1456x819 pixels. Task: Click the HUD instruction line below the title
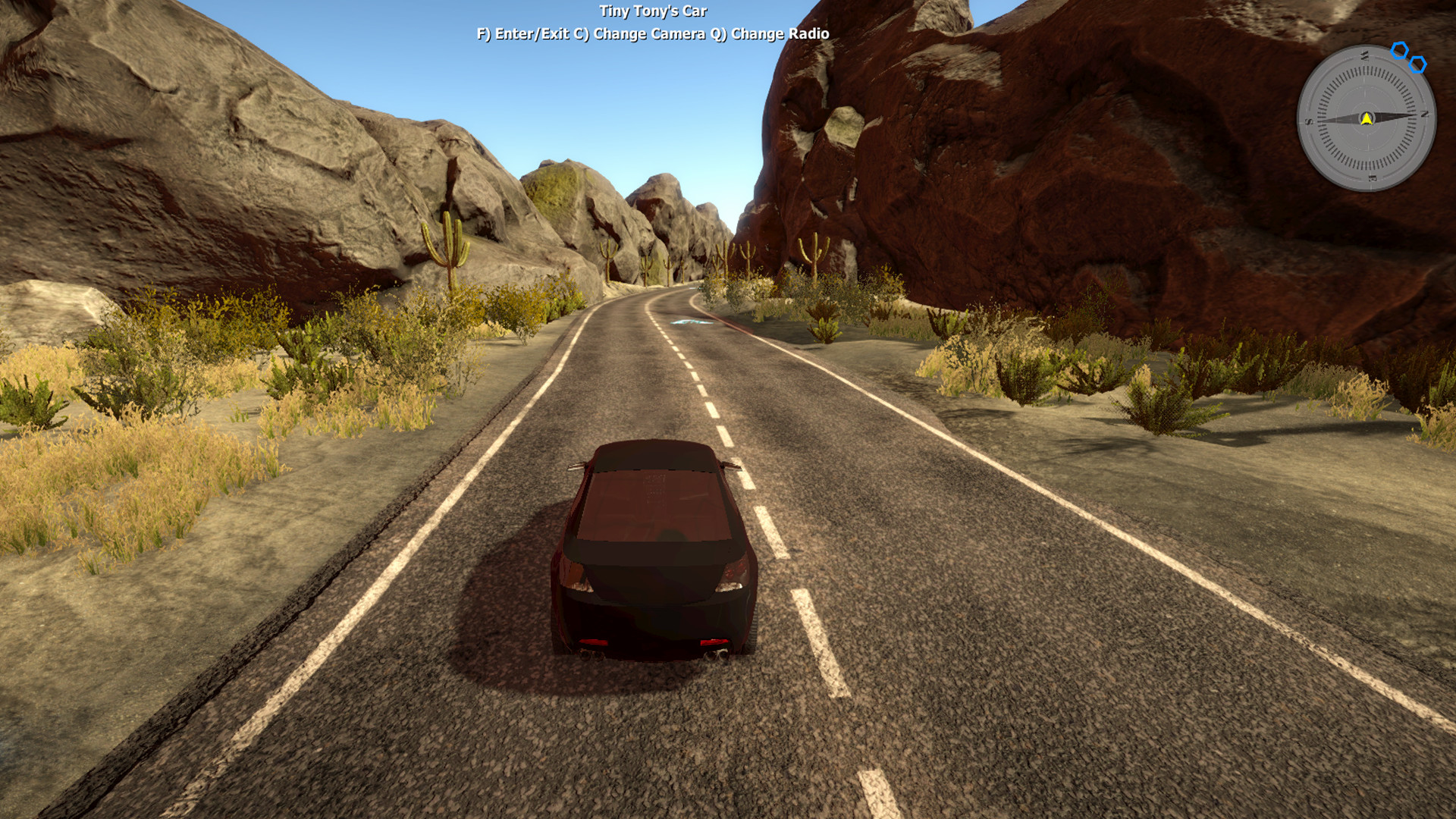(652, 34)
